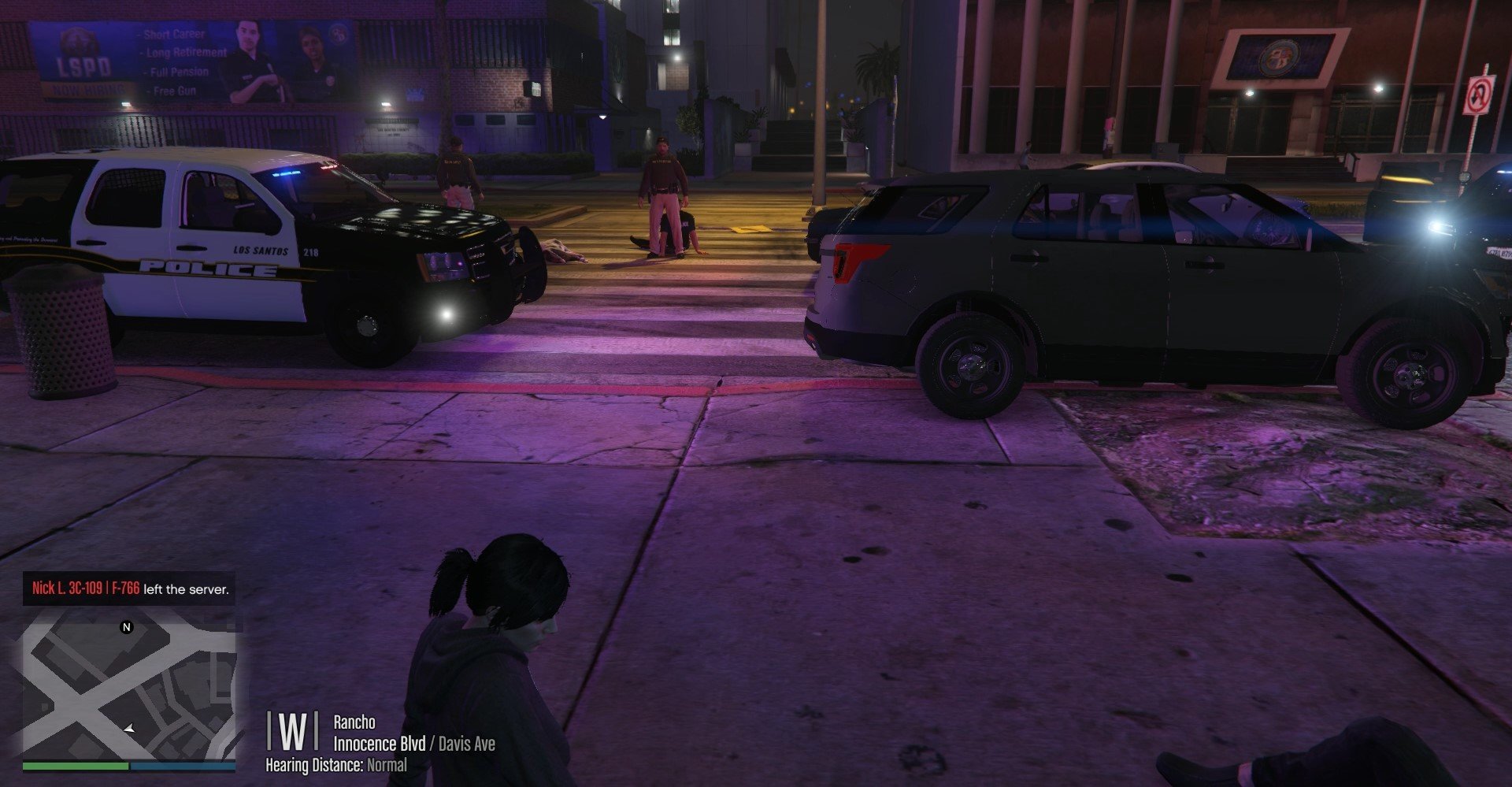The image size is (1512, 787).
Task: Click the minimap in the corner
Action: [129, 685]
